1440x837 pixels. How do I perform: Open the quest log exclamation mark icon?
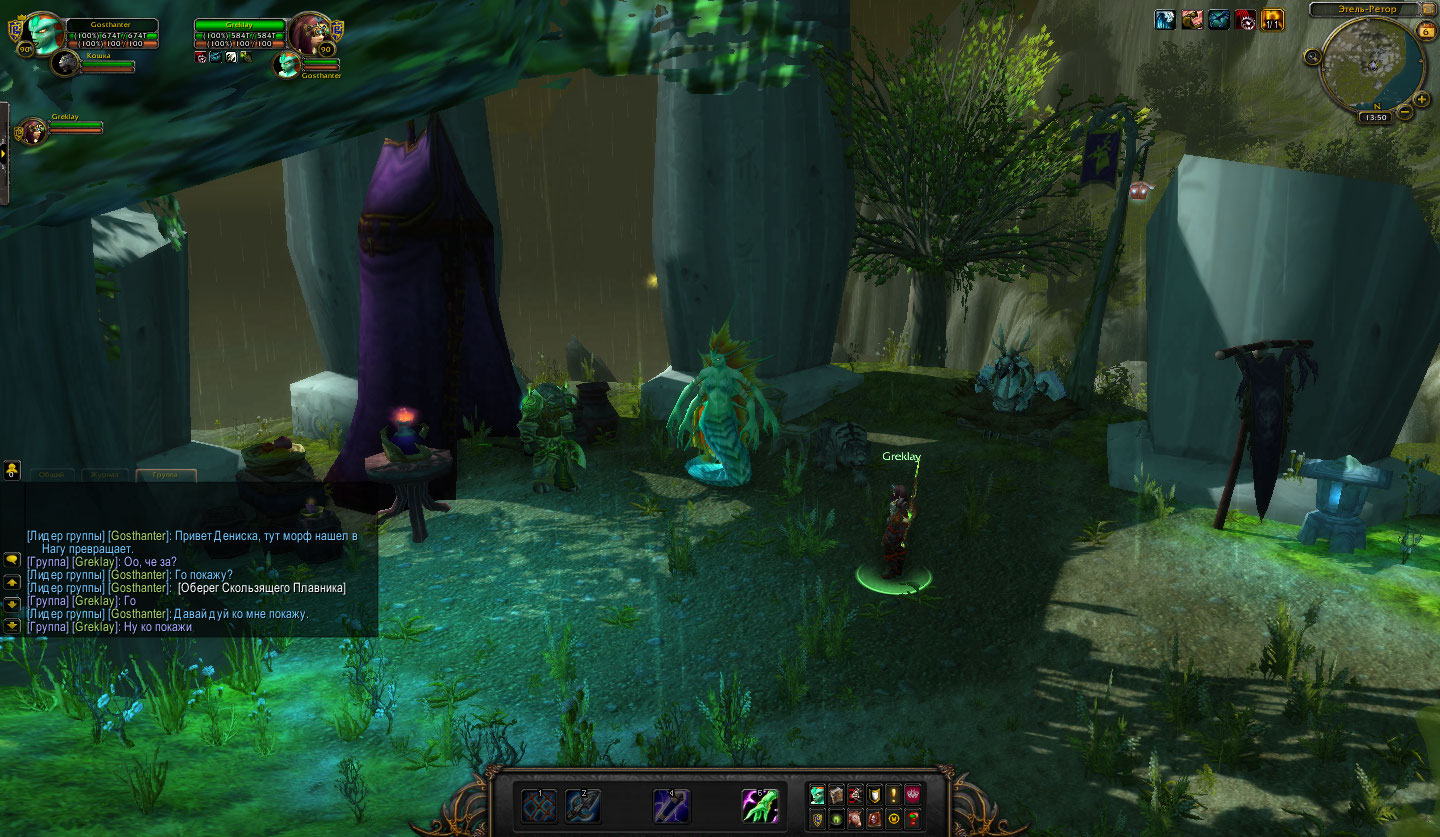[x=893, y=795]
